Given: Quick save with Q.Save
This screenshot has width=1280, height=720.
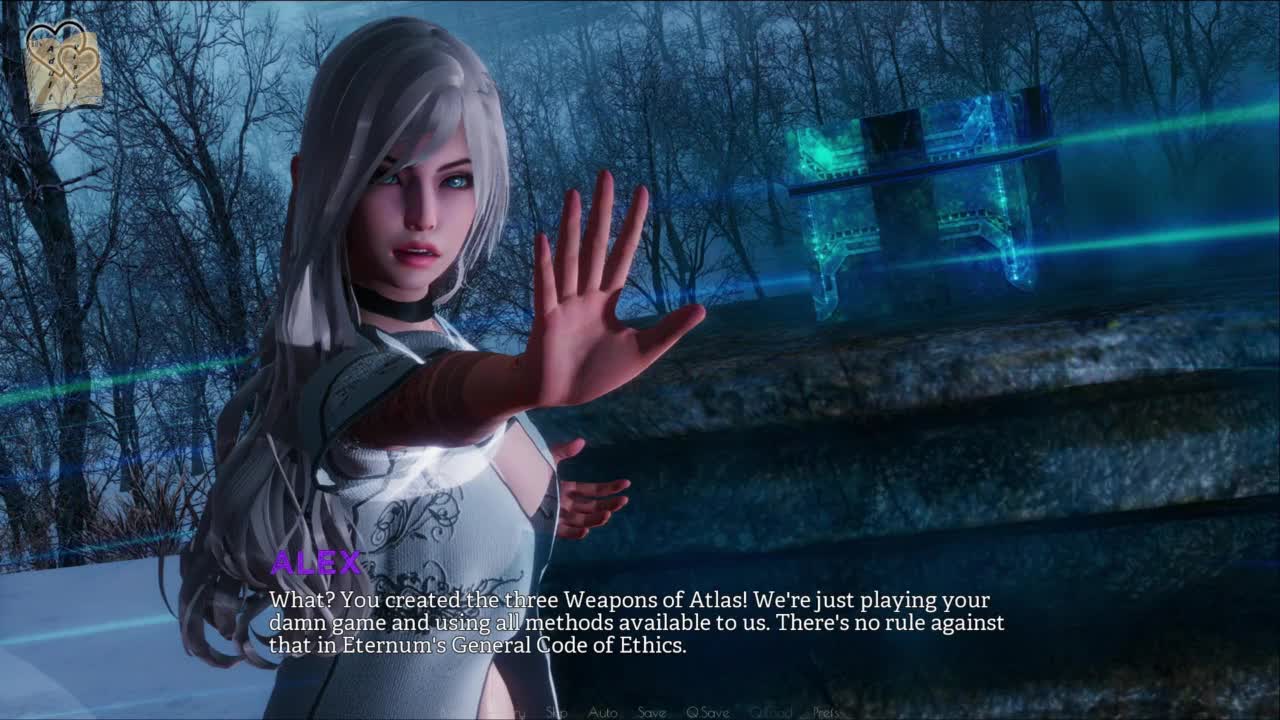Looking at the screenshot, I should tap(707, 712).
